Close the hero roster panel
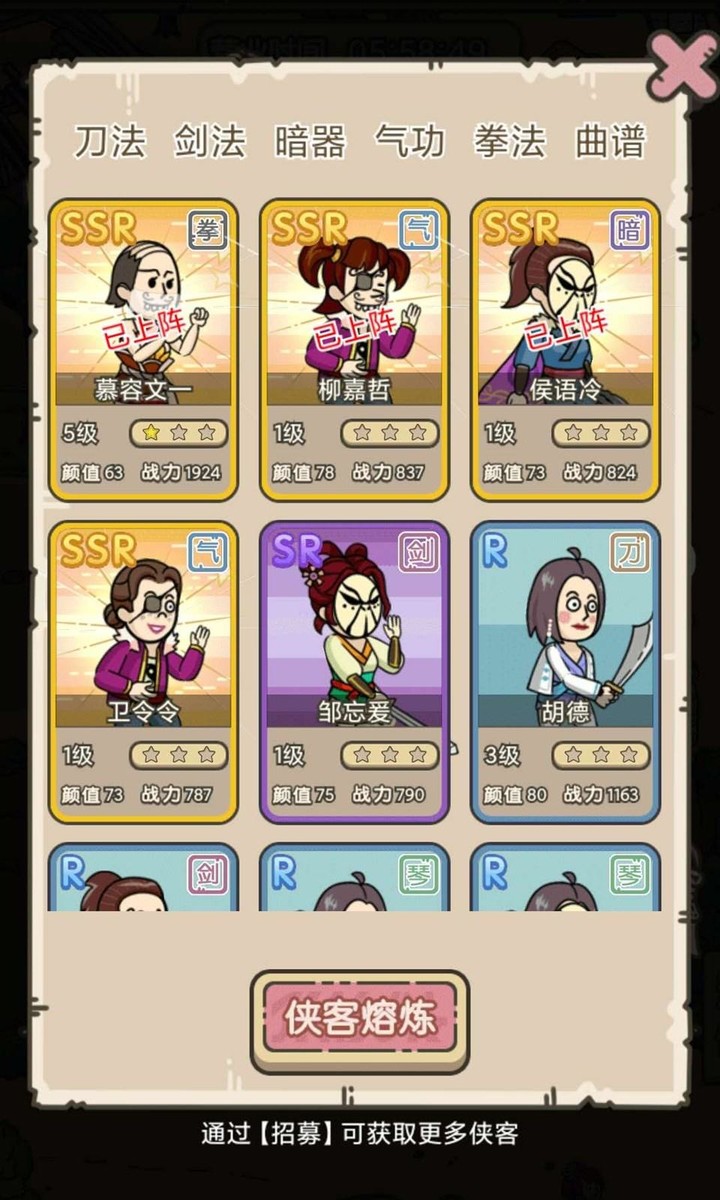 (682, 66)
